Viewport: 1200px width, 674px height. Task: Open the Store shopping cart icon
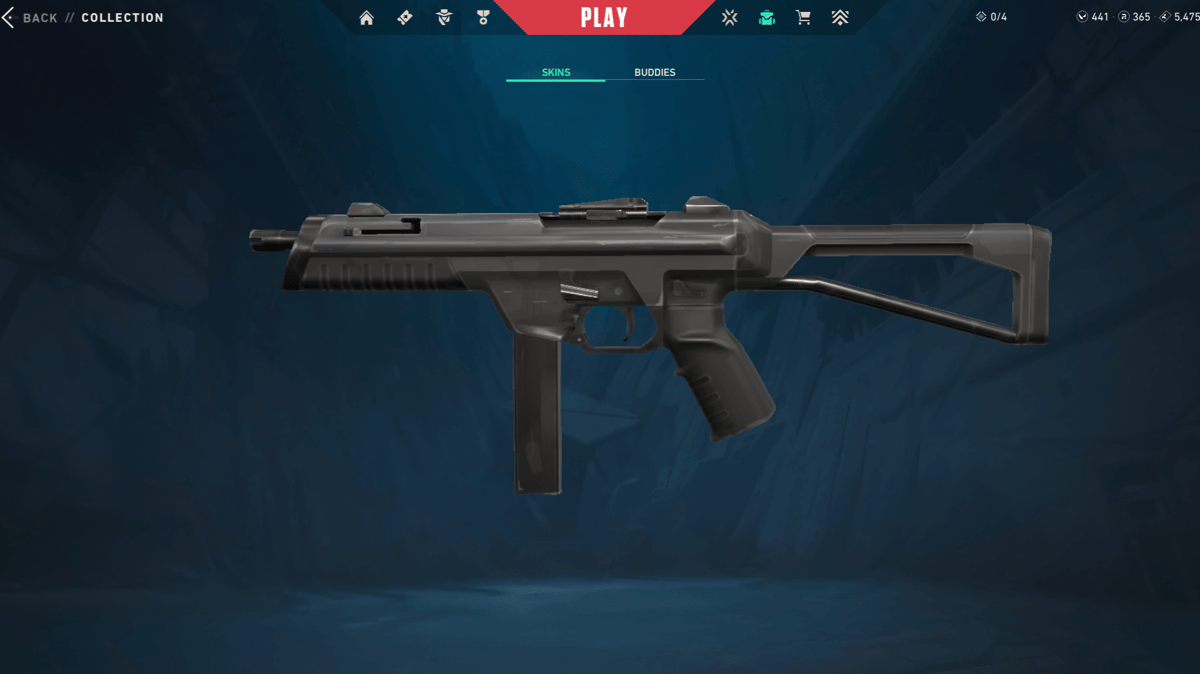[803, 18]
